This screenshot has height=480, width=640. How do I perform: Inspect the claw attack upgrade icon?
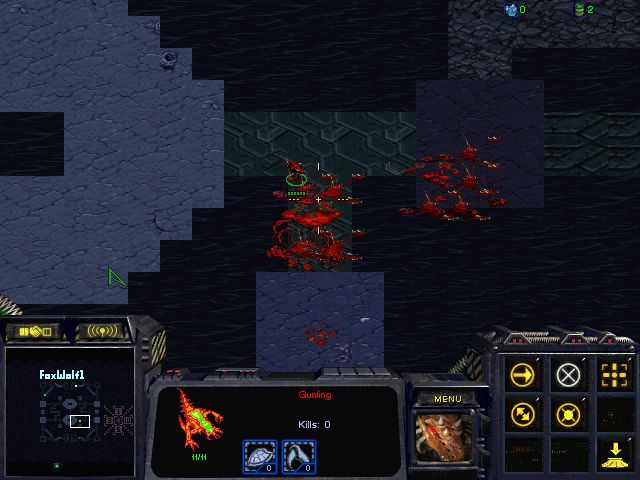(297, 456)
